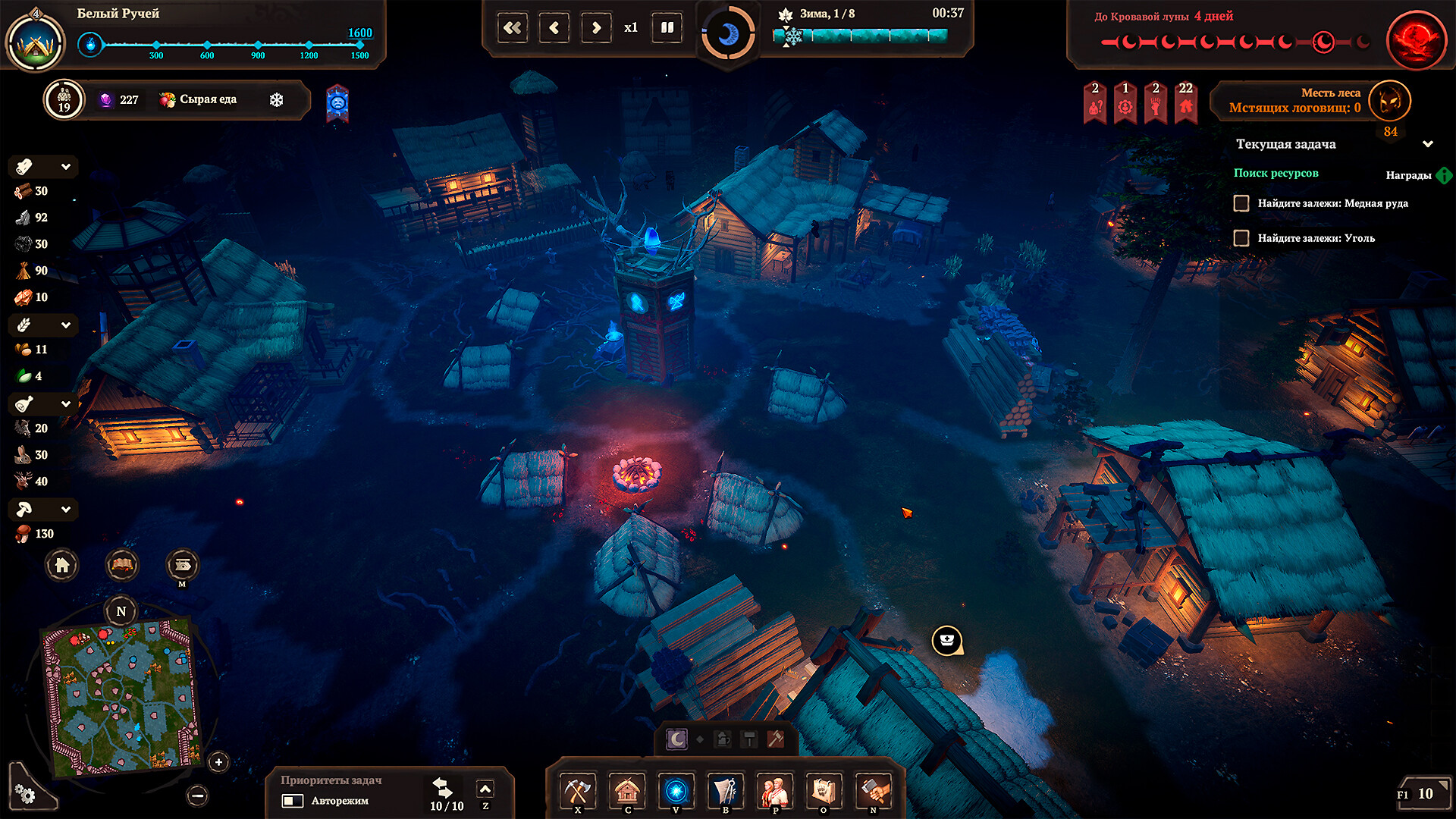The height and width of the screenshot is (819, 1456).
Task: Open the blueprints panel (B)
Action: click(725, 791)
